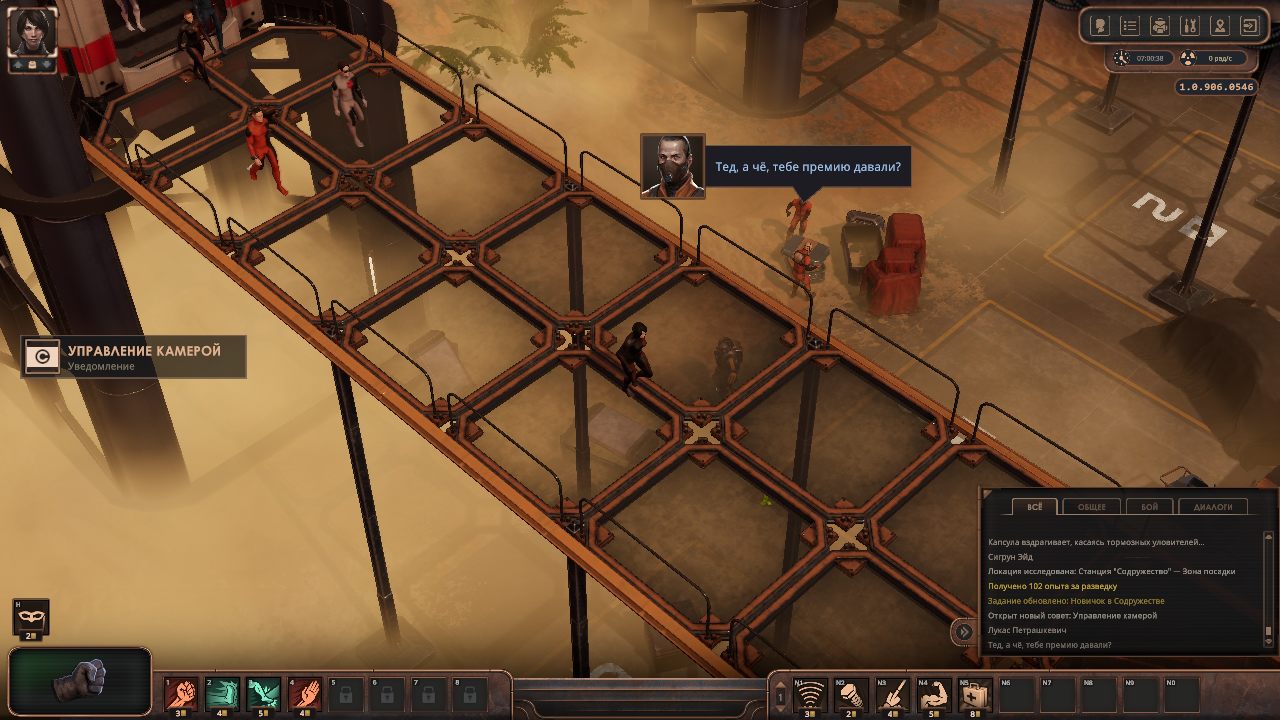Image resolution: width=1280 pixels, height=720 pixels.
Task: Open the exit menu icon
Action: pos(1250,26)
